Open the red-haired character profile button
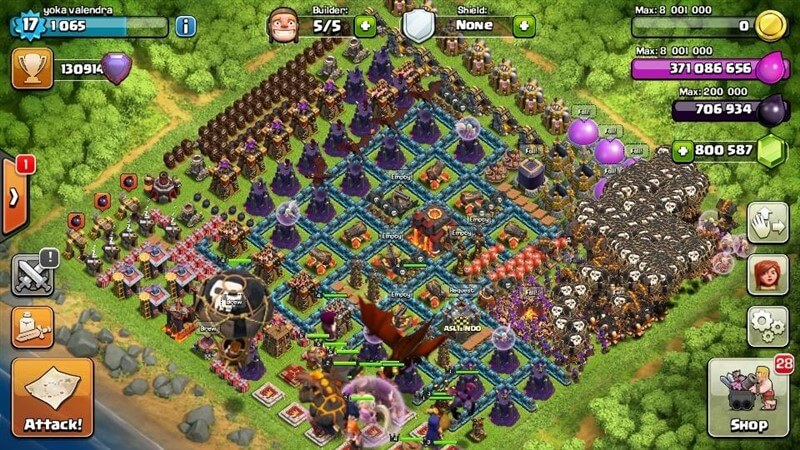Image resolution: width=800 pixels, height=450 pixels. (768, 273)
